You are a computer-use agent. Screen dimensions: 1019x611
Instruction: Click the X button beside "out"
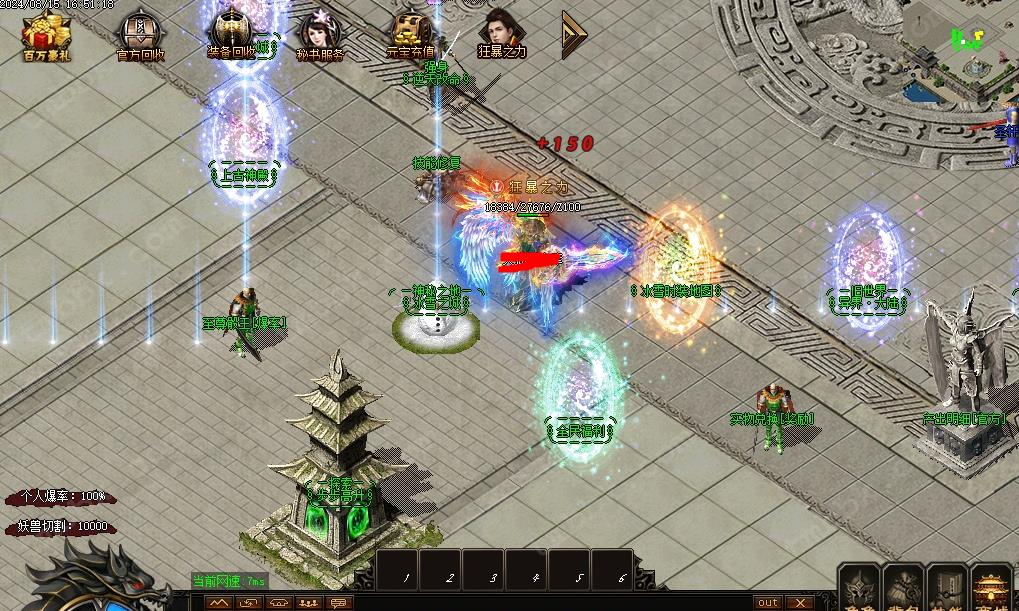pos(800,602)
